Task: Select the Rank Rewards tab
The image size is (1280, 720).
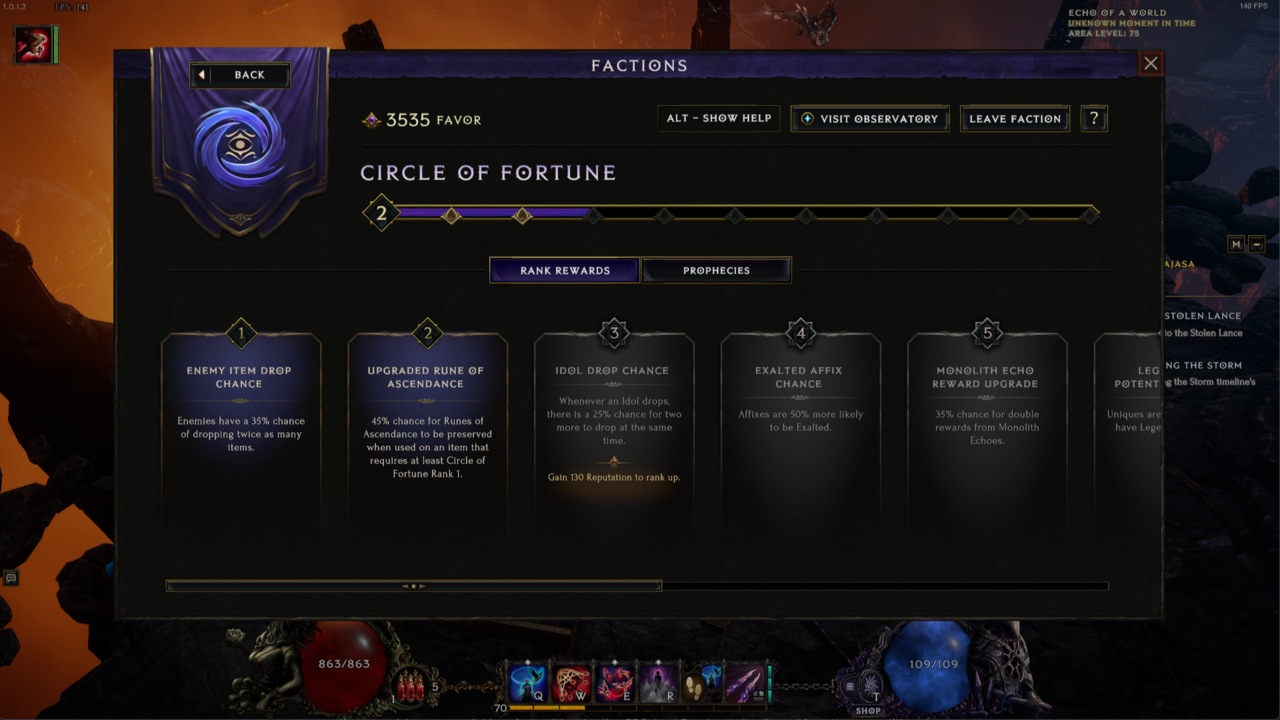Action: [564, 270]
